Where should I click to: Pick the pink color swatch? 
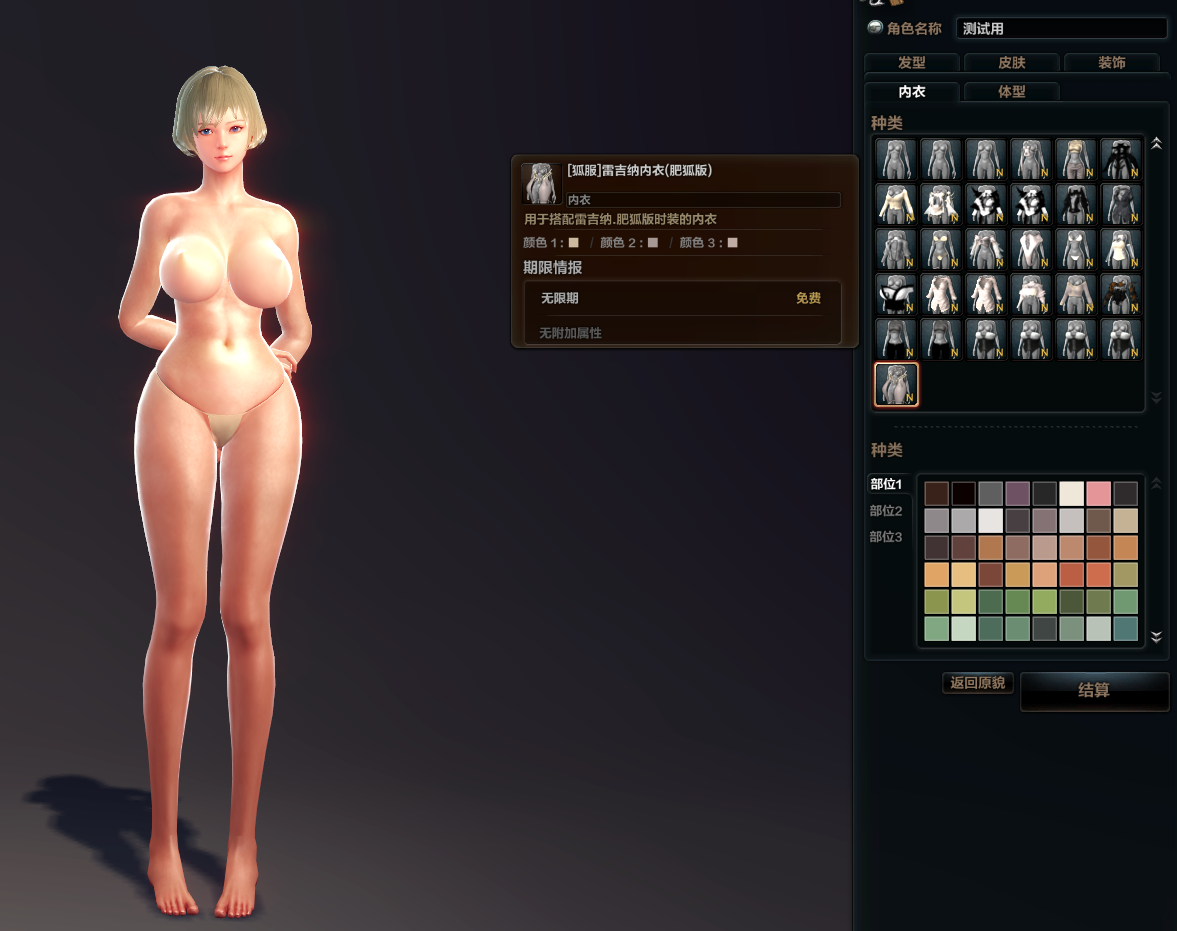click(x=1098, y=494)
